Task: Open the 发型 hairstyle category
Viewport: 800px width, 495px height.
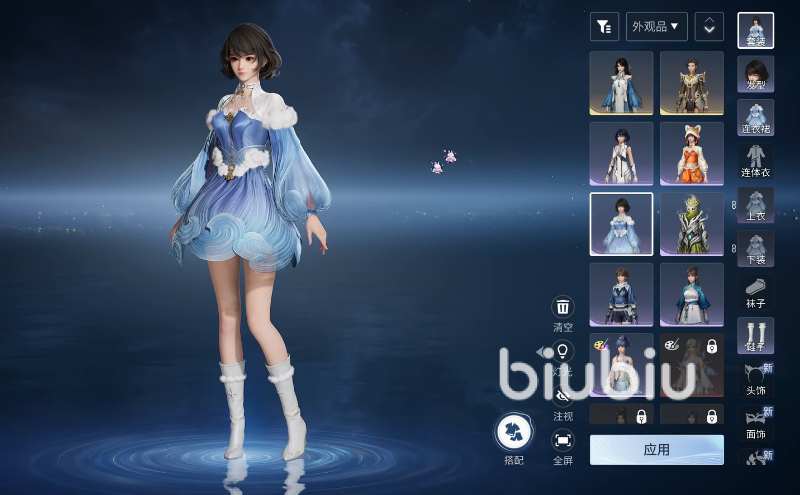Action: coord(755,74)
